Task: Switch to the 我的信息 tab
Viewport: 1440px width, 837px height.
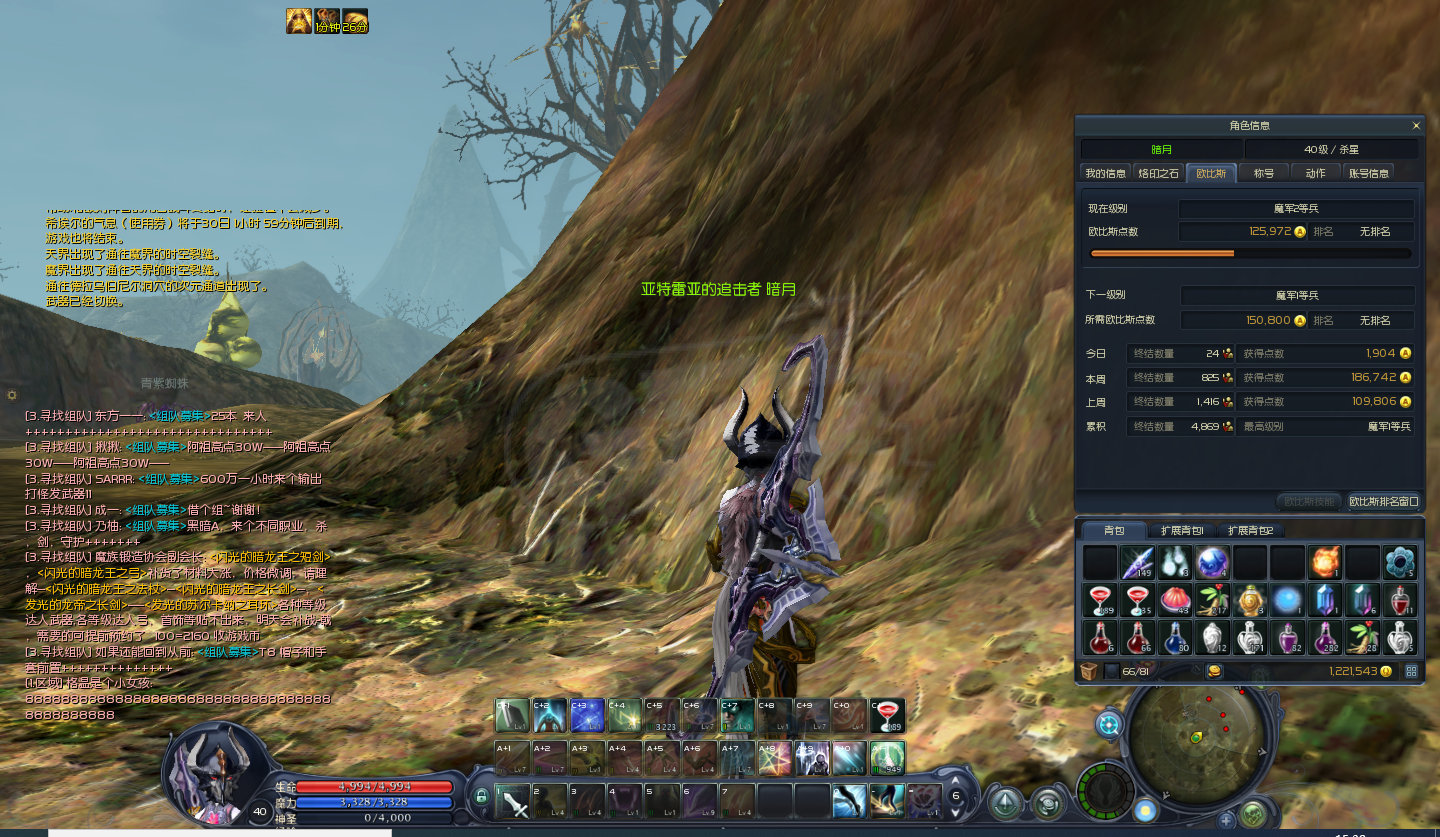Action: [x=1106, y=173]
